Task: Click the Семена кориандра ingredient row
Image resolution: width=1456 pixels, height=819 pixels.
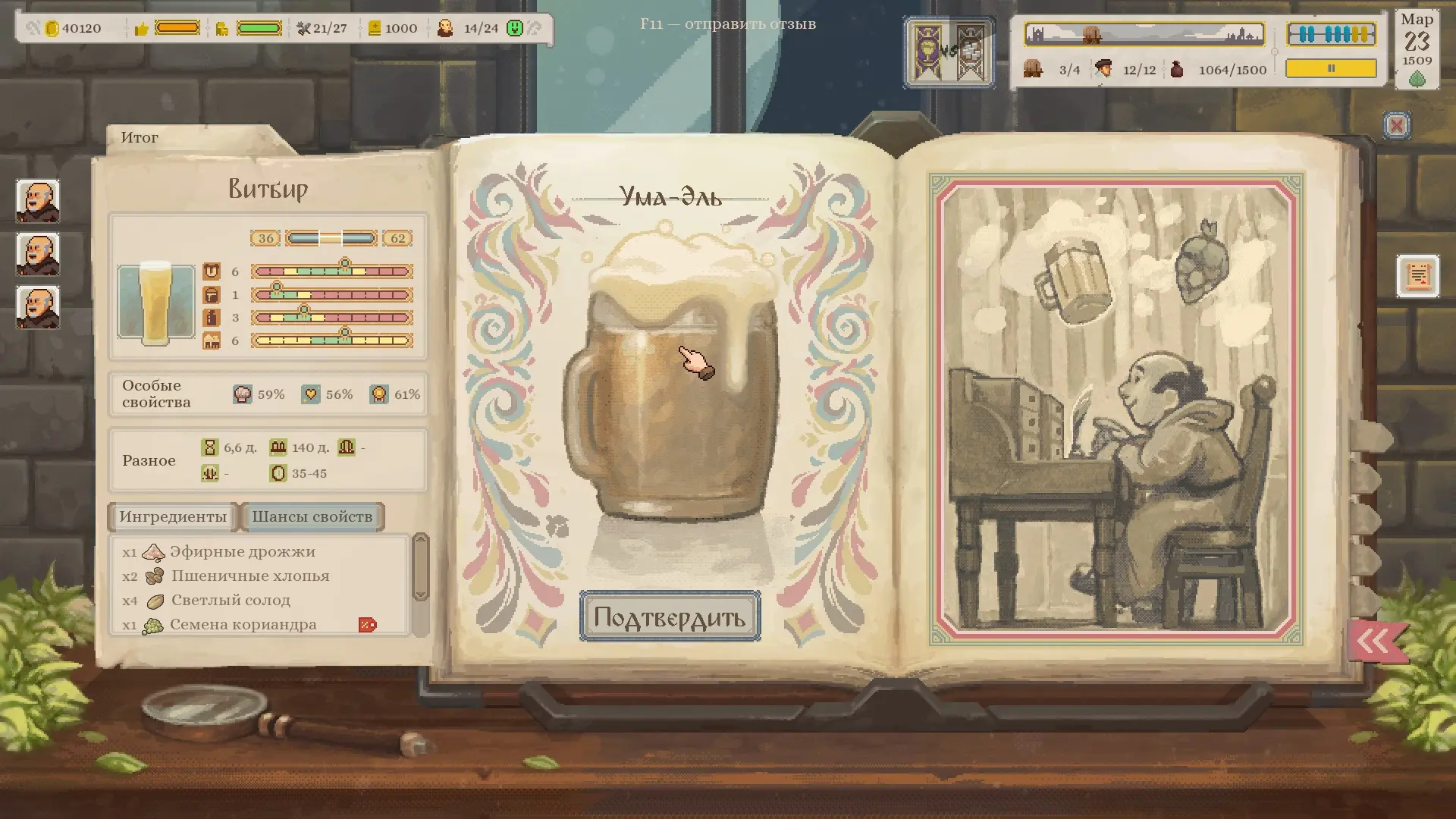Action: pos(242,625)
